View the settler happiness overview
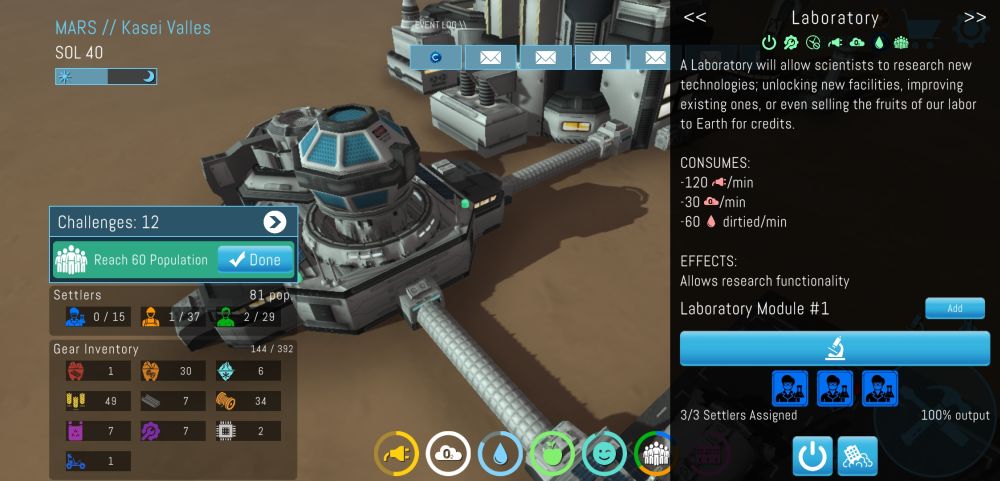1000x481 pixels. coord(603,453)
